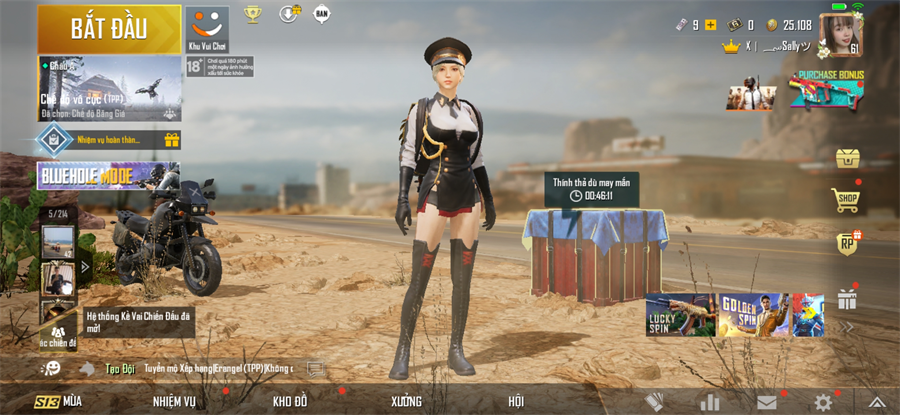Open the LUCKY SPIN banner
The height and width of the screenshot is (415, 900).
pos(680,315)
